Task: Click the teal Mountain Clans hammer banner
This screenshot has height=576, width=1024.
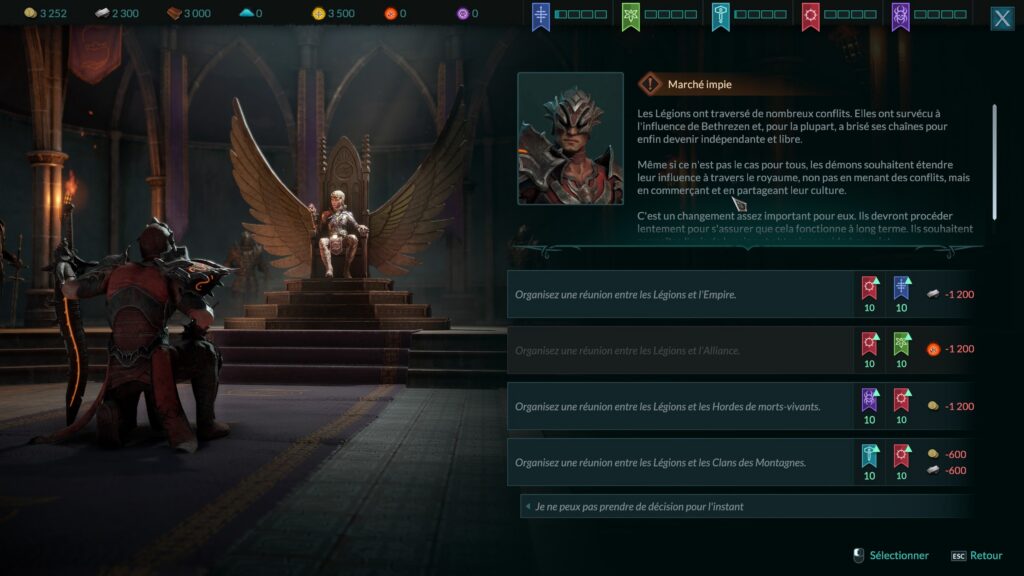Action: [721, 16]
